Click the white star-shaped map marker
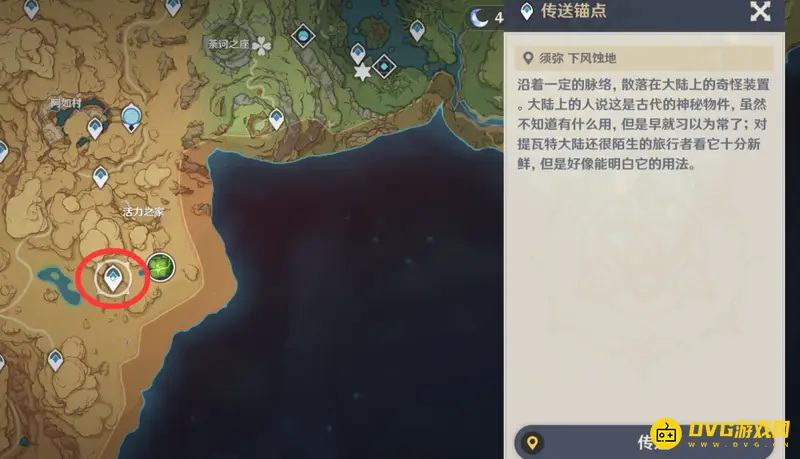This screenshot has width=800, height=459. point(361,71)
